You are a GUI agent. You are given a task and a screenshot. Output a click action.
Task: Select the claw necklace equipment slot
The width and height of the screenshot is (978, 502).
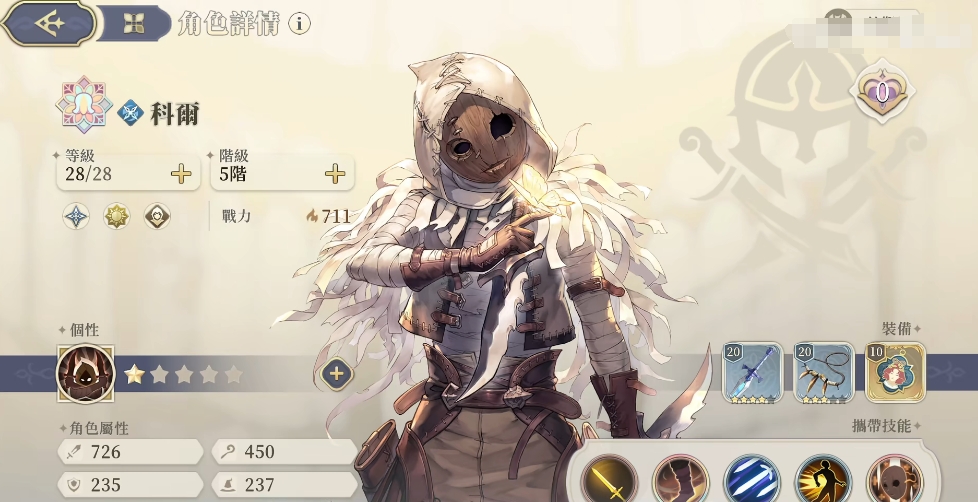click(x=824, y=372)
